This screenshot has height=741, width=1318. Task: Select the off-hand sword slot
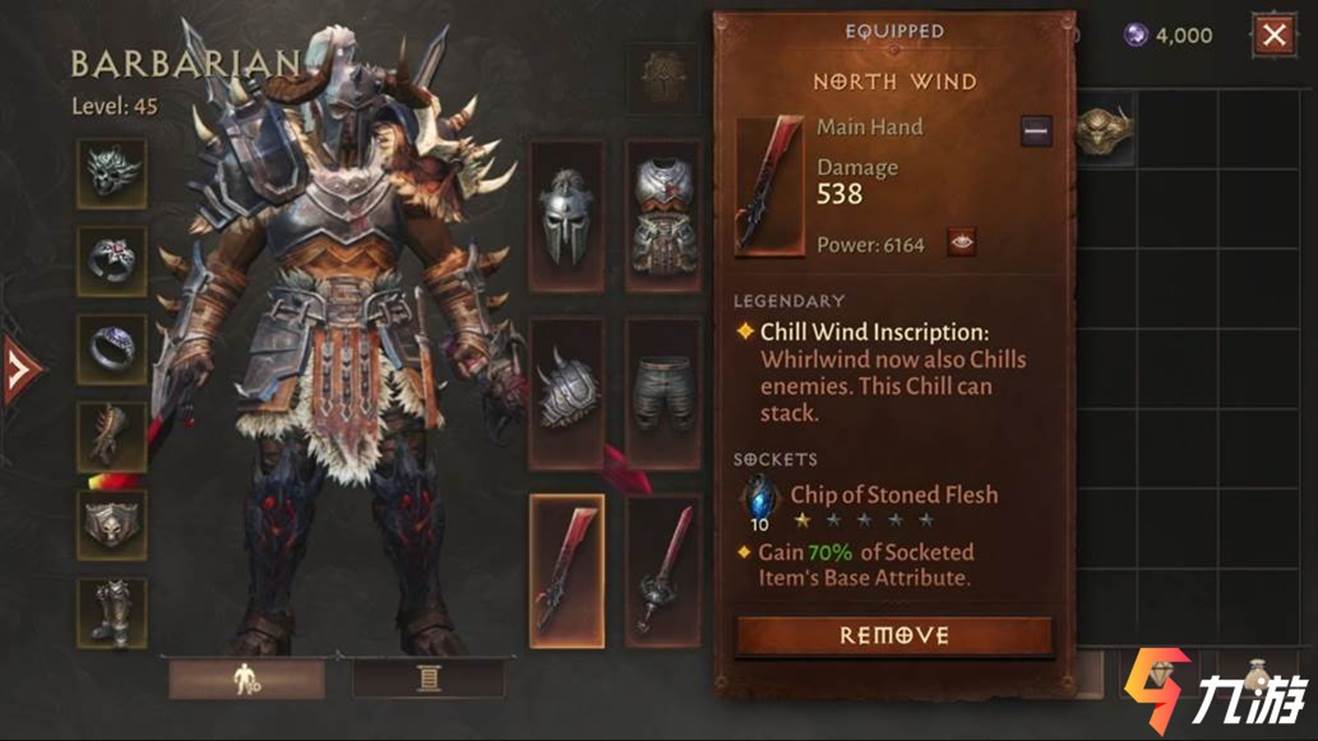click(663, 570)
